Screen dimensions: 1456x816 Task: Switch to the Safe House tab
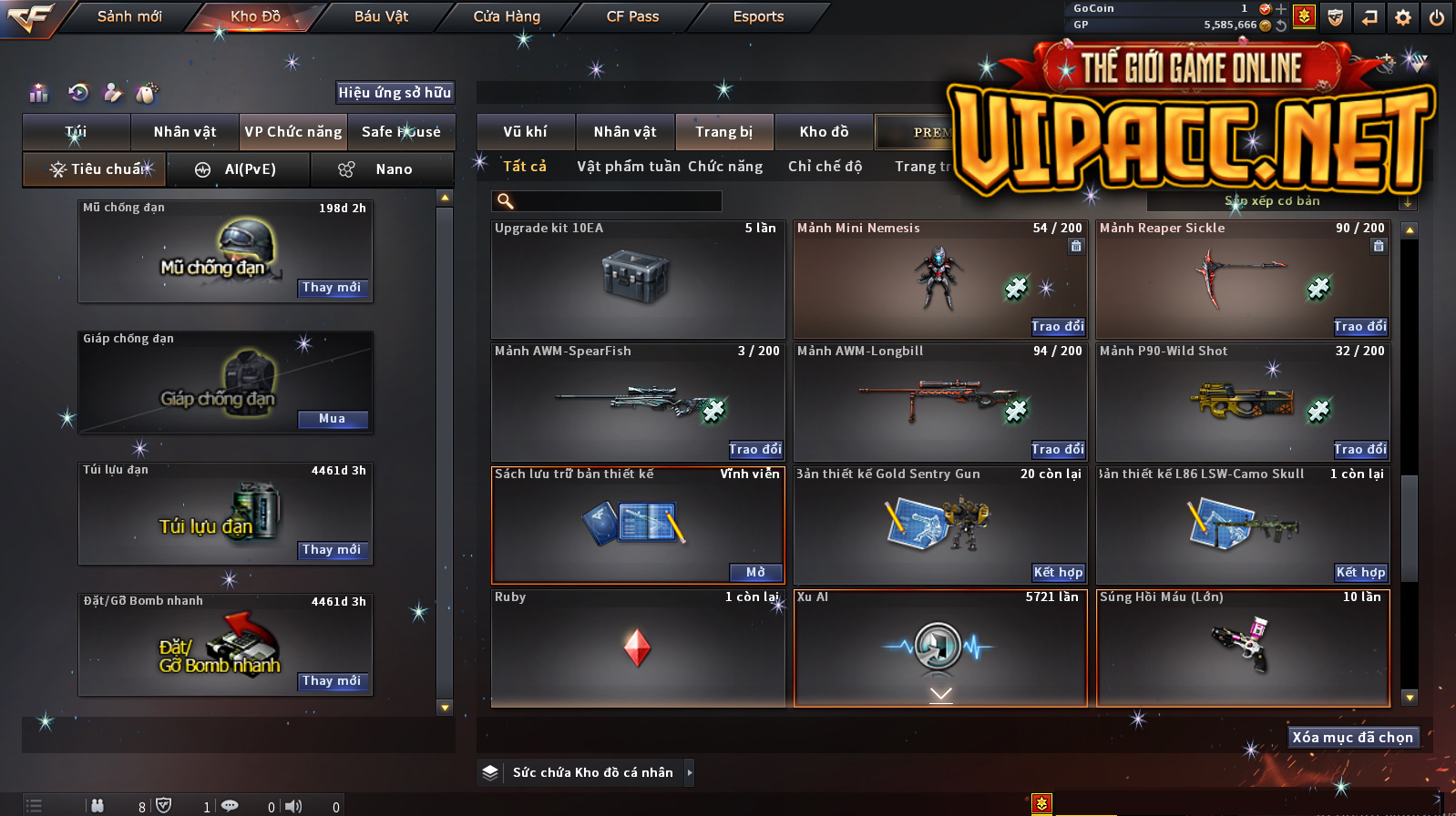401,132
